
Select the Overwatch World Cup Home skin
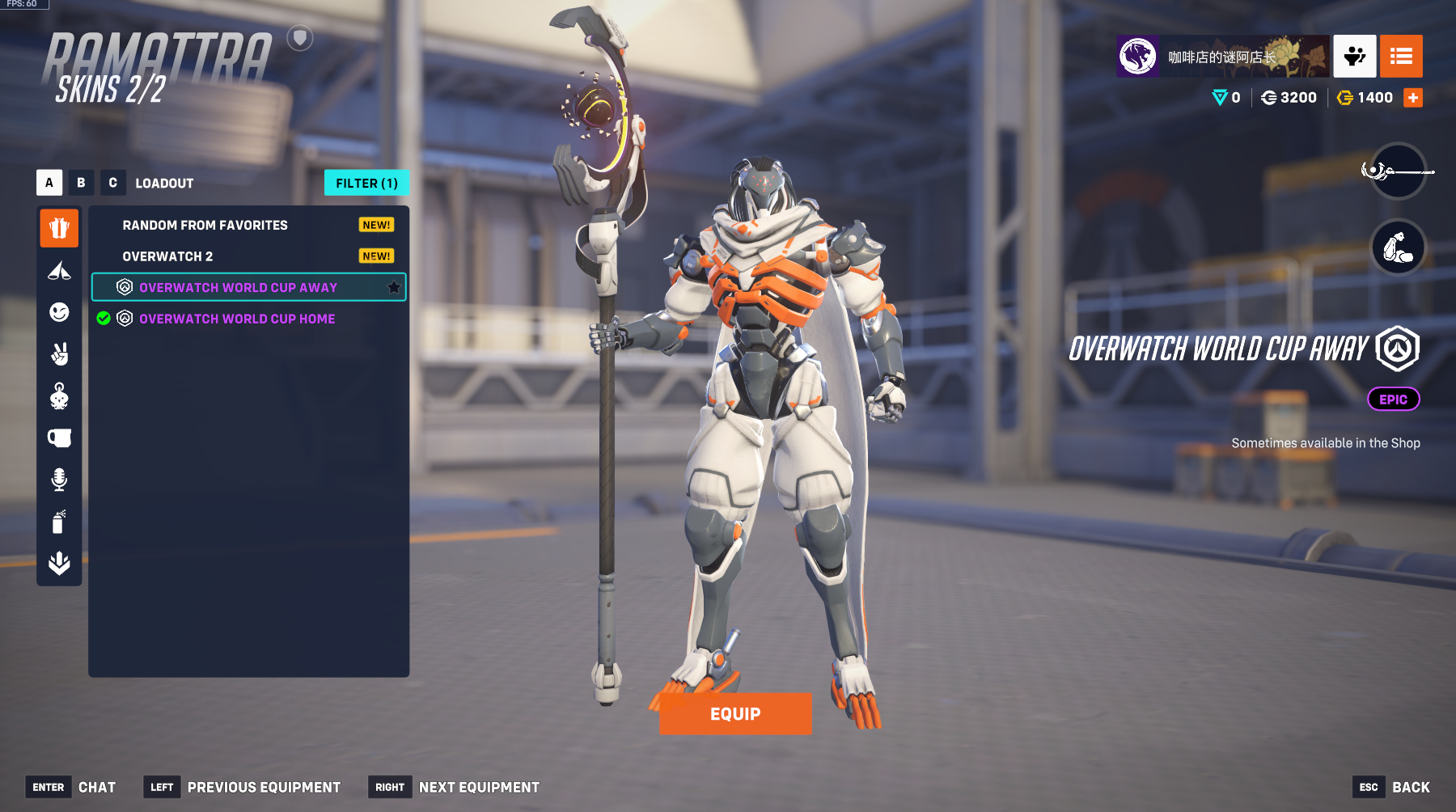[237, 319]
